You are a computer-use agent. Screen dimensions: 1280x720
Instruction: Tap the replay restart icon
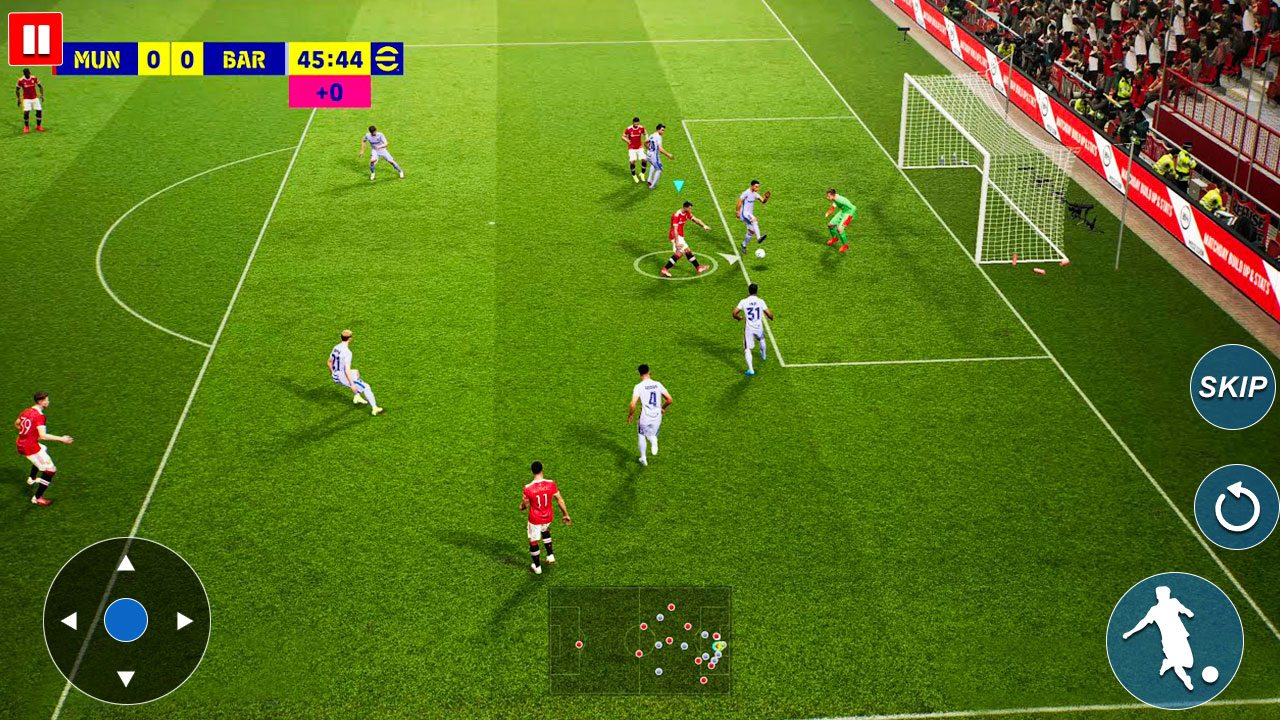pos(1233,508)
